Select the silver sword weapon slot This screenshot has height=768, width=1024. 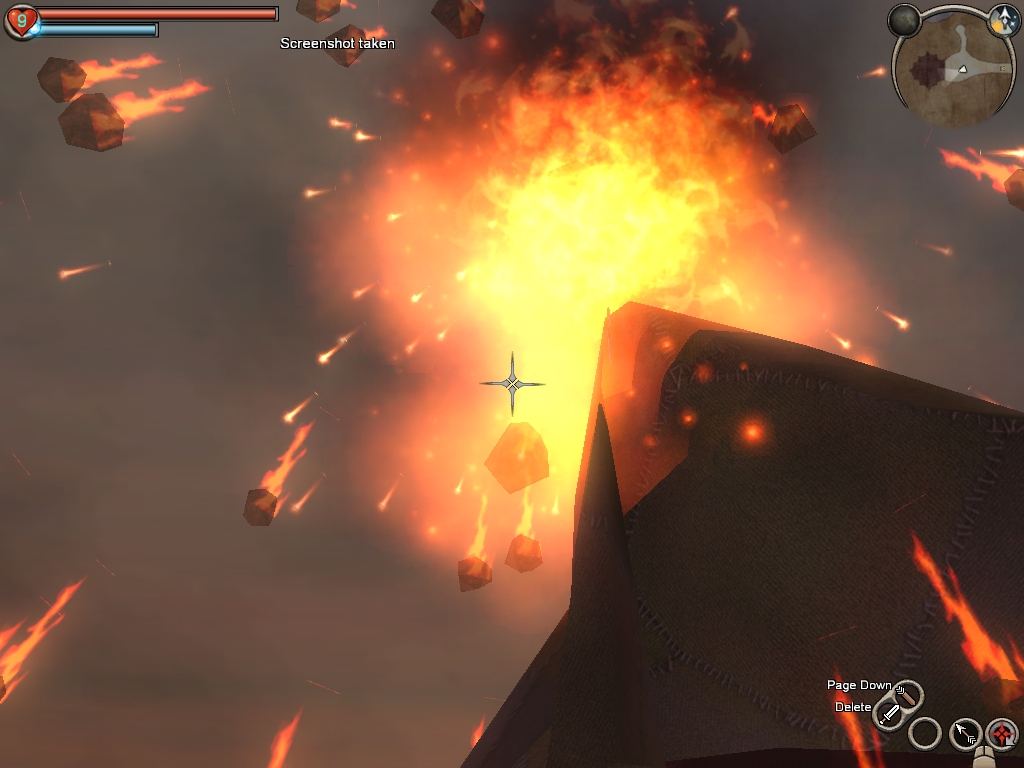[889, 713]
